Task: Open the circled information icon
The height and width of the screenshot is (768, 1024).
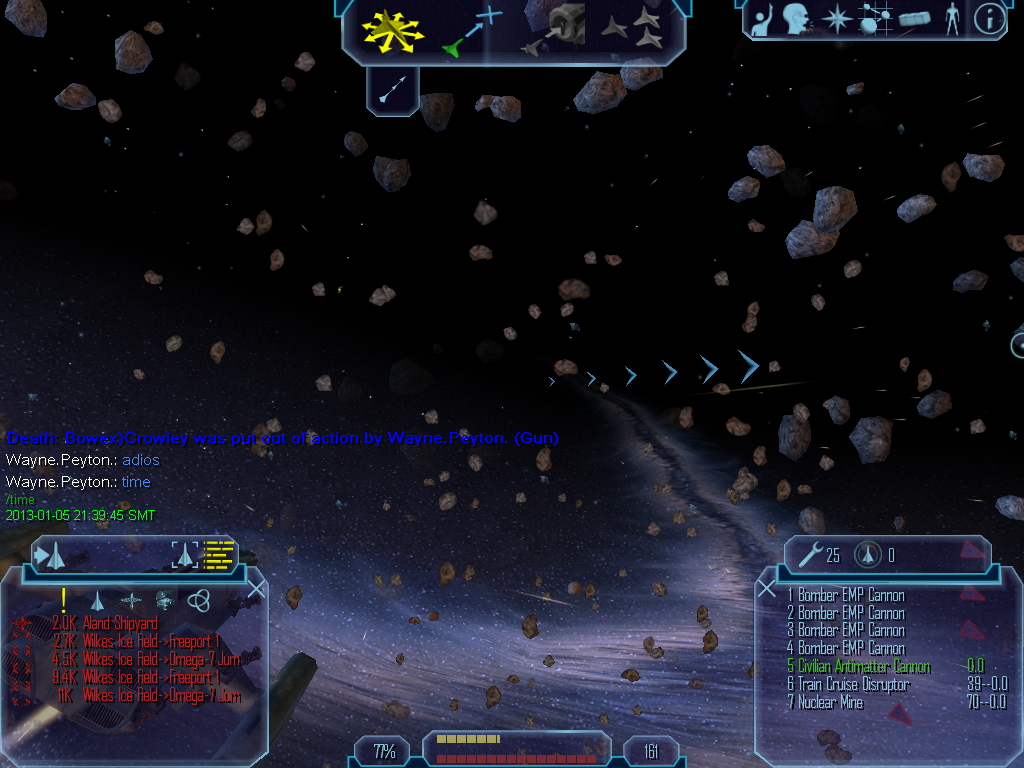Action: click(x=989, y=20)
